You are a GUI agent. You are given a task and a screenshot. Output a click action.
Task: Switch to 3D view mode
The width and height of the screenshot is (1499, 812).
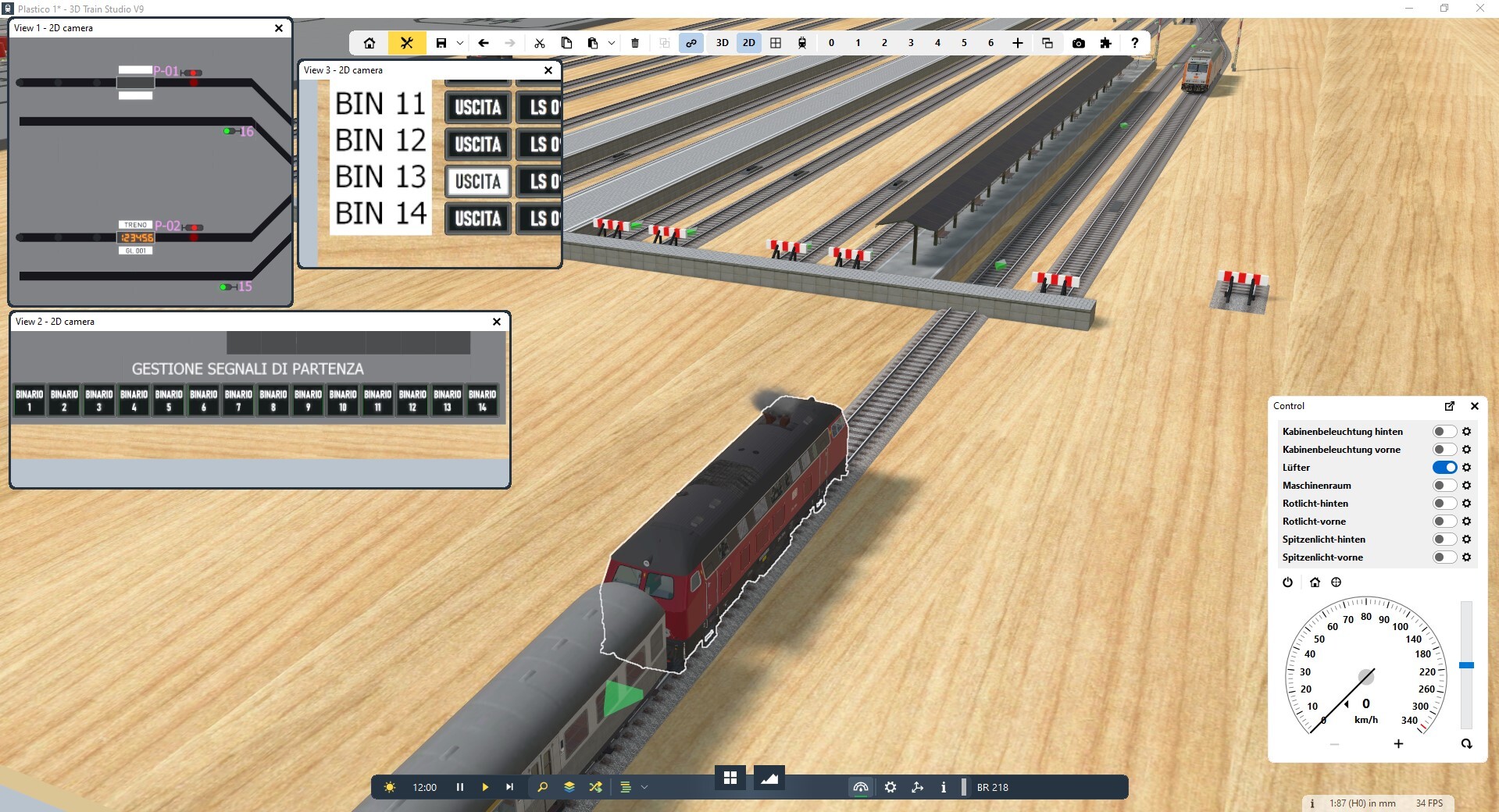[x=723, y=43]
